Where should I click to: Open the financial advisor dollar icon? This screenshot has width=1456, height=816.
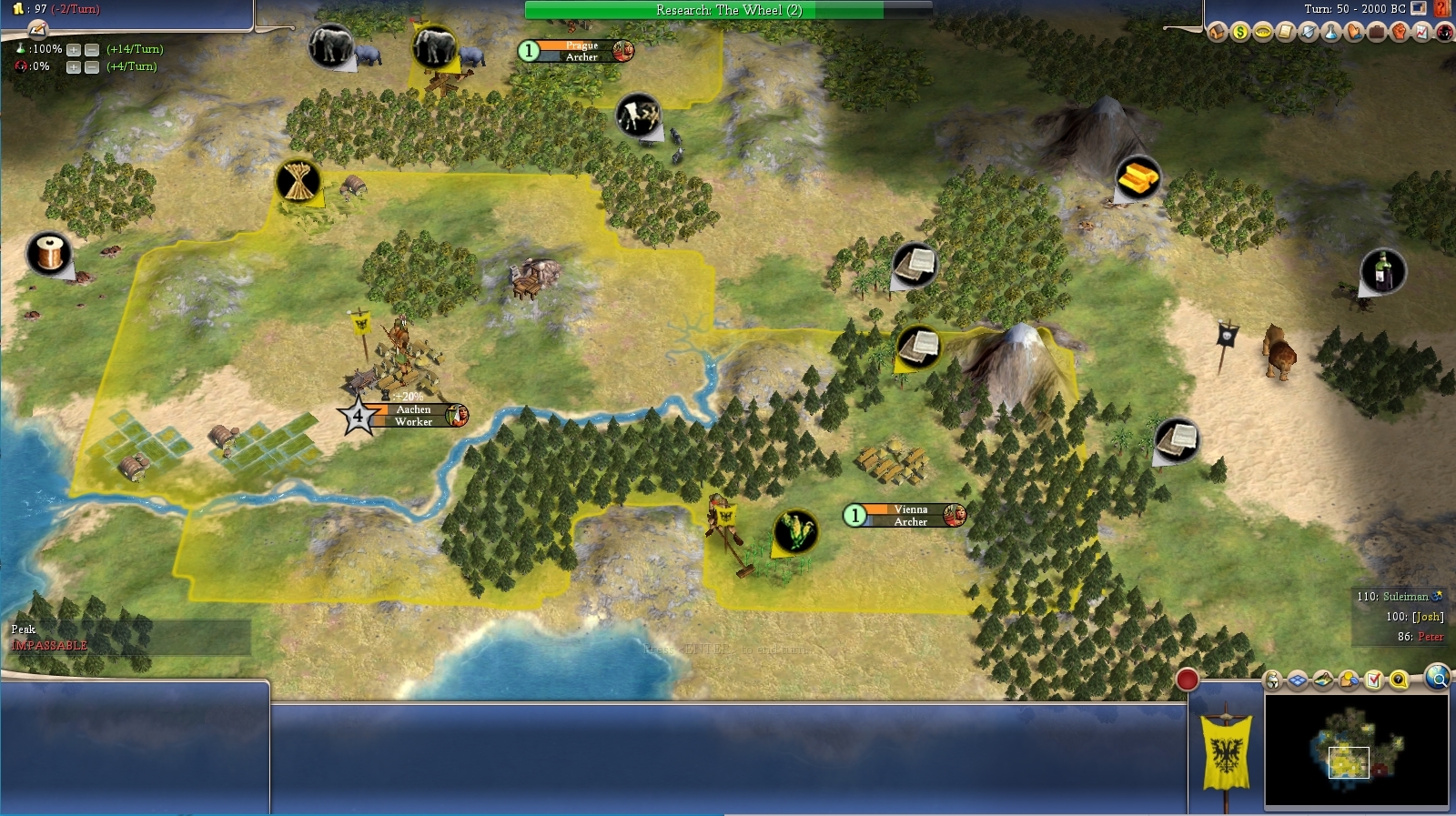tap(1240, 33)
